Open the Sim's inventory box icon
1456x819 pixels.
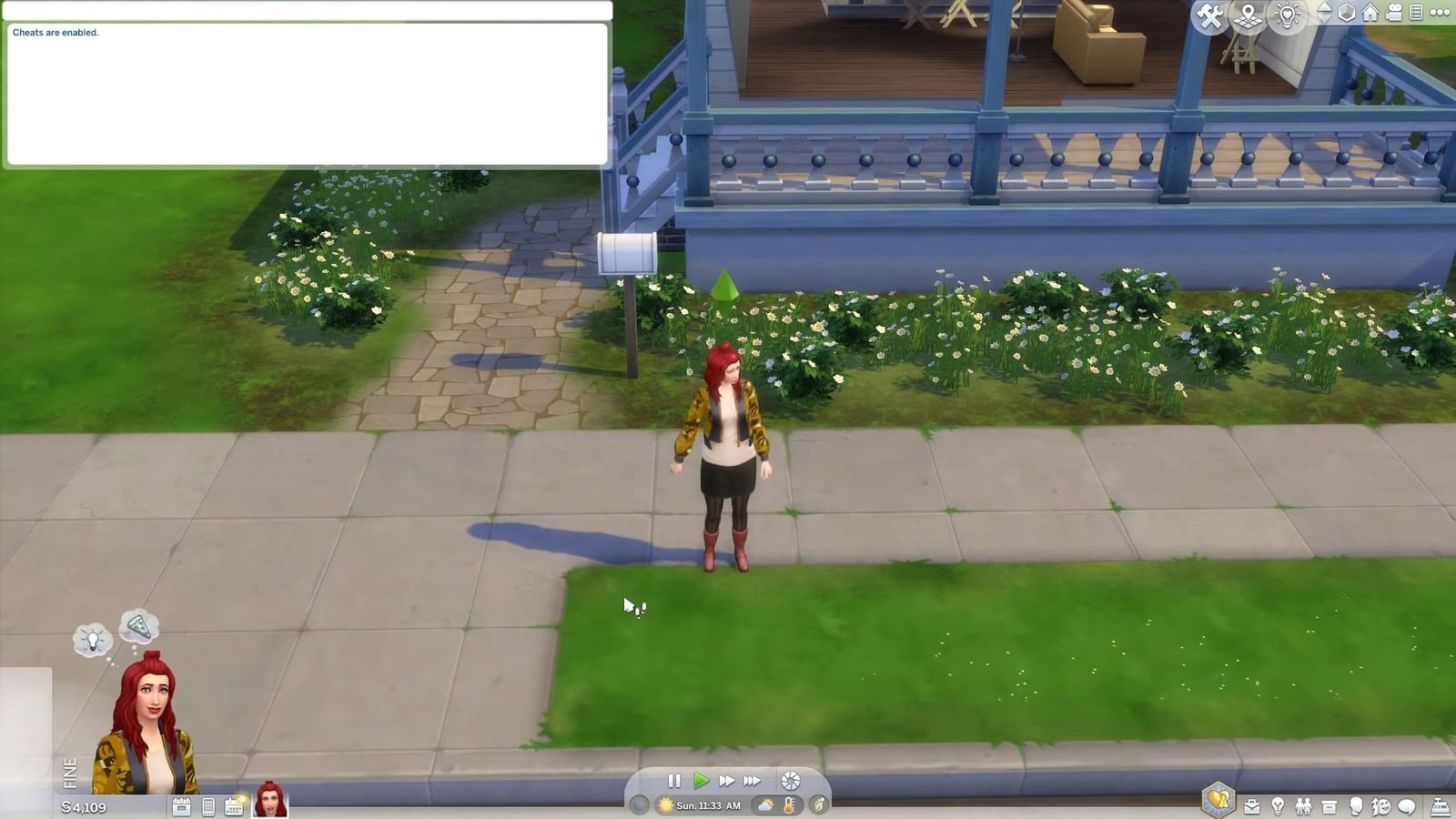click(x=1330, y=807)
